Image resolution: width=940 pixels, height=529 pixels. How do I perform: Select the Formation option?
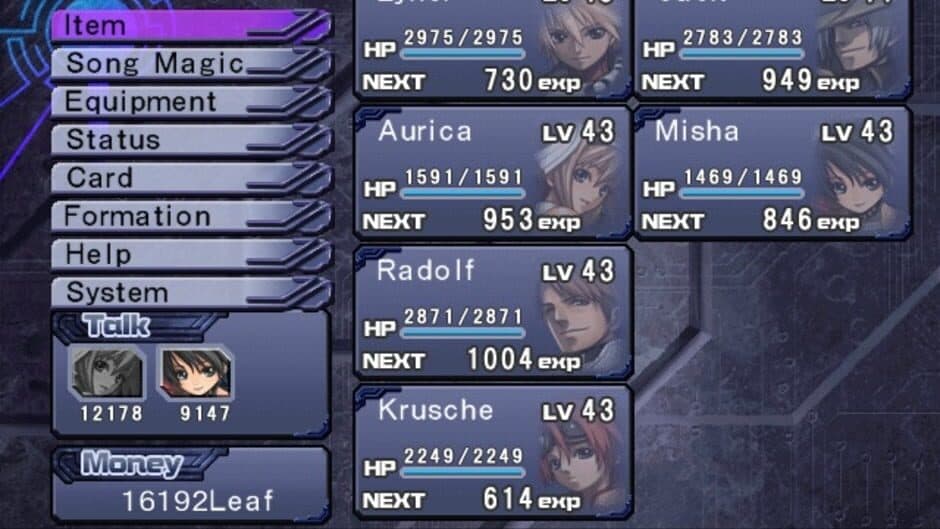(x=190, y=216)
